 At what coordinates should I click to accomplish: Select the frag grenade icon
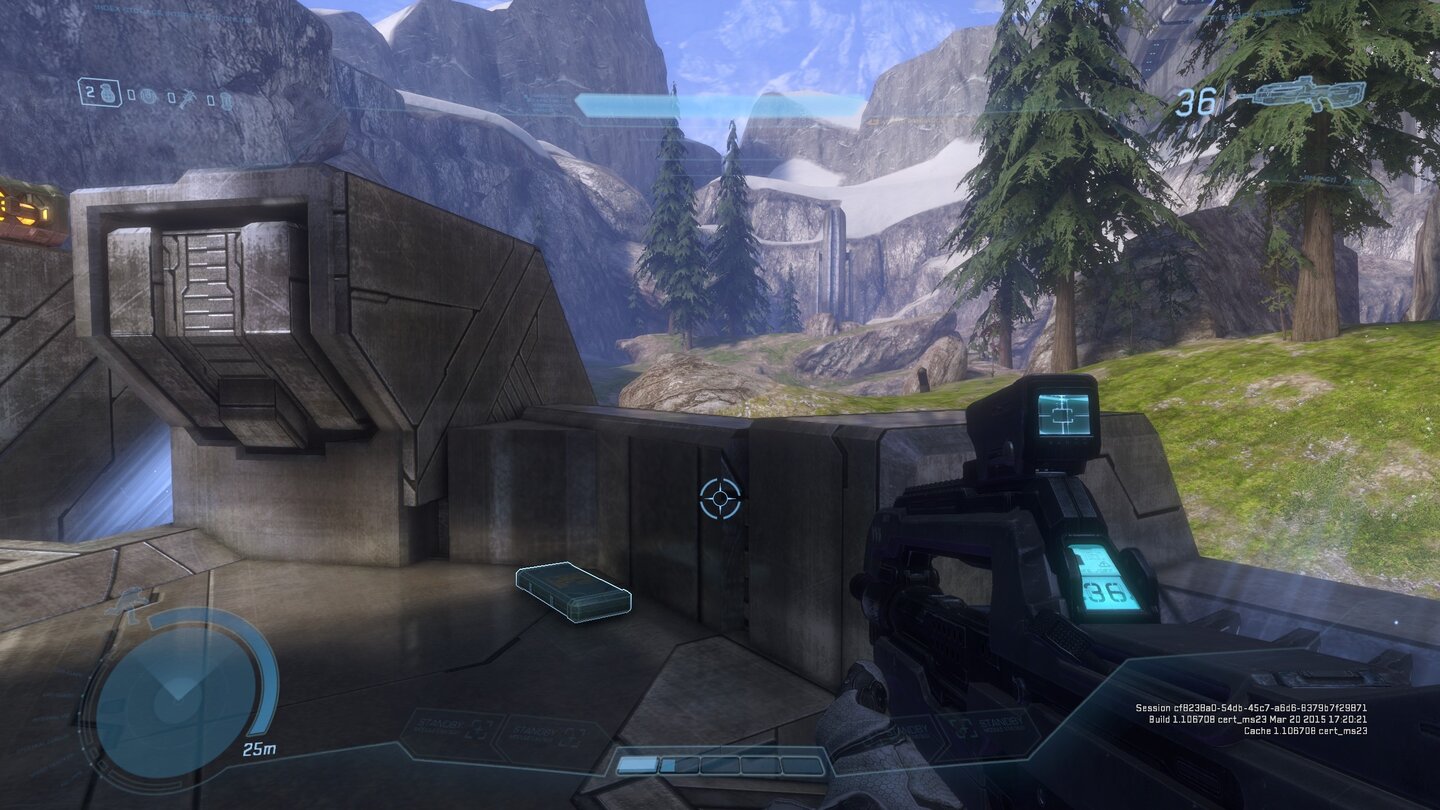pos(108,95)
